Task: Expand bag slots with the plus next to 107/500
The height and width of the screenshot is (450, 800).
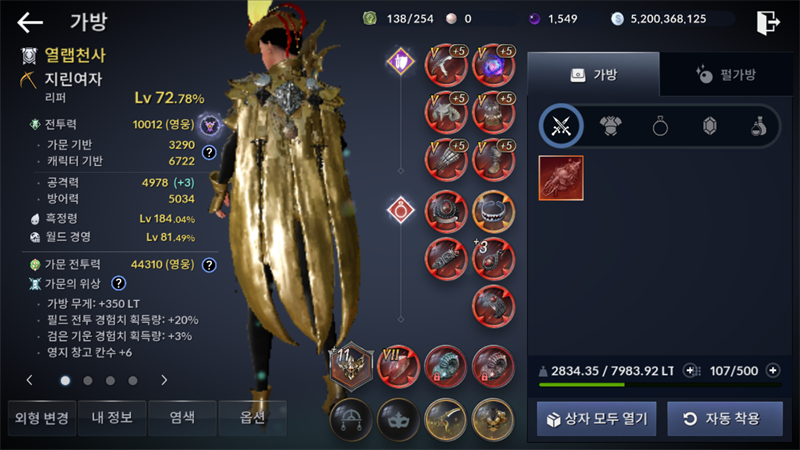Action: pyautogui.click(x=772, y=370)
